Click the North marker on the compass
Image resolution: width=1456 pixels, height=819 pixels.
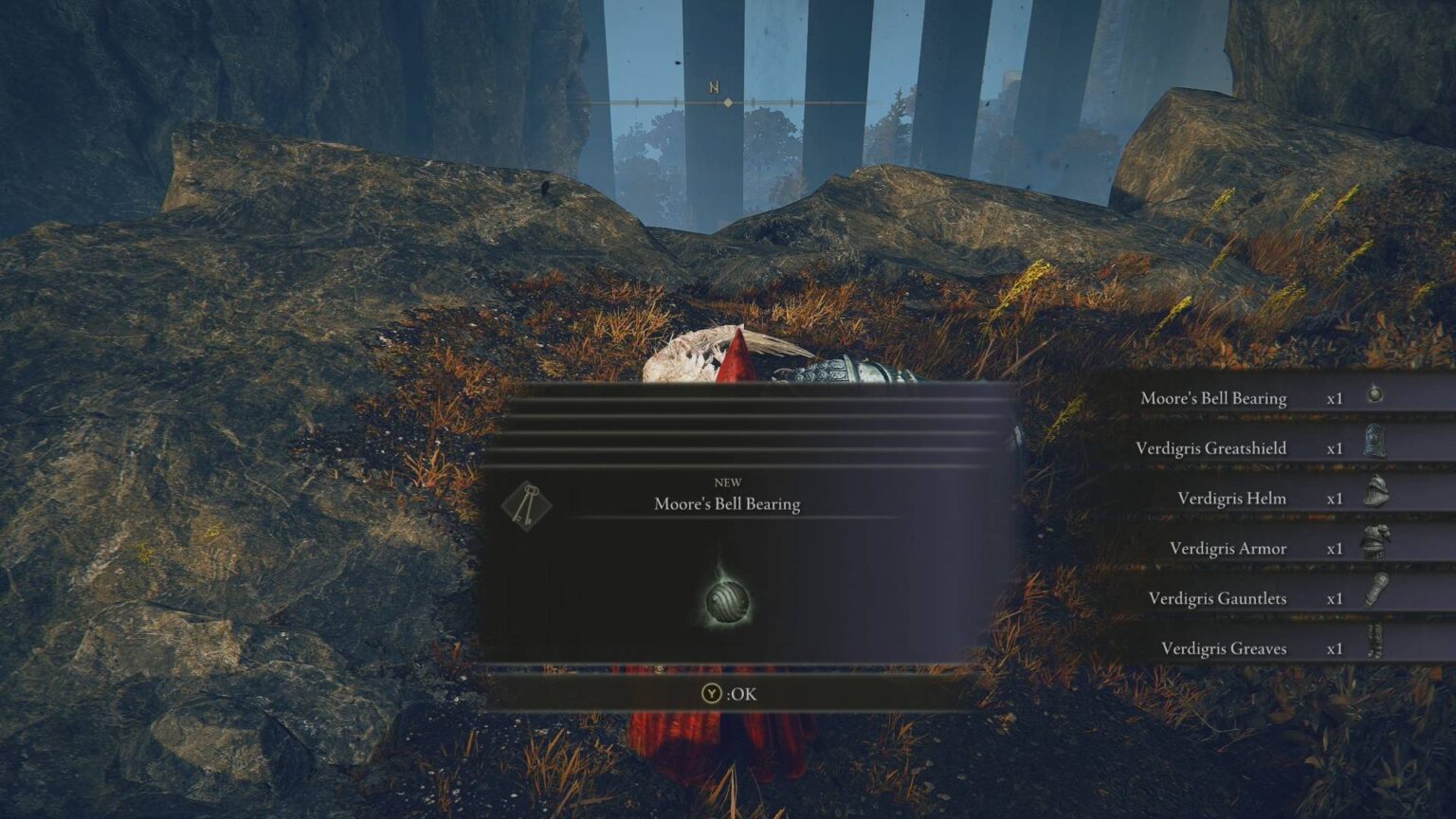(713, 84)
